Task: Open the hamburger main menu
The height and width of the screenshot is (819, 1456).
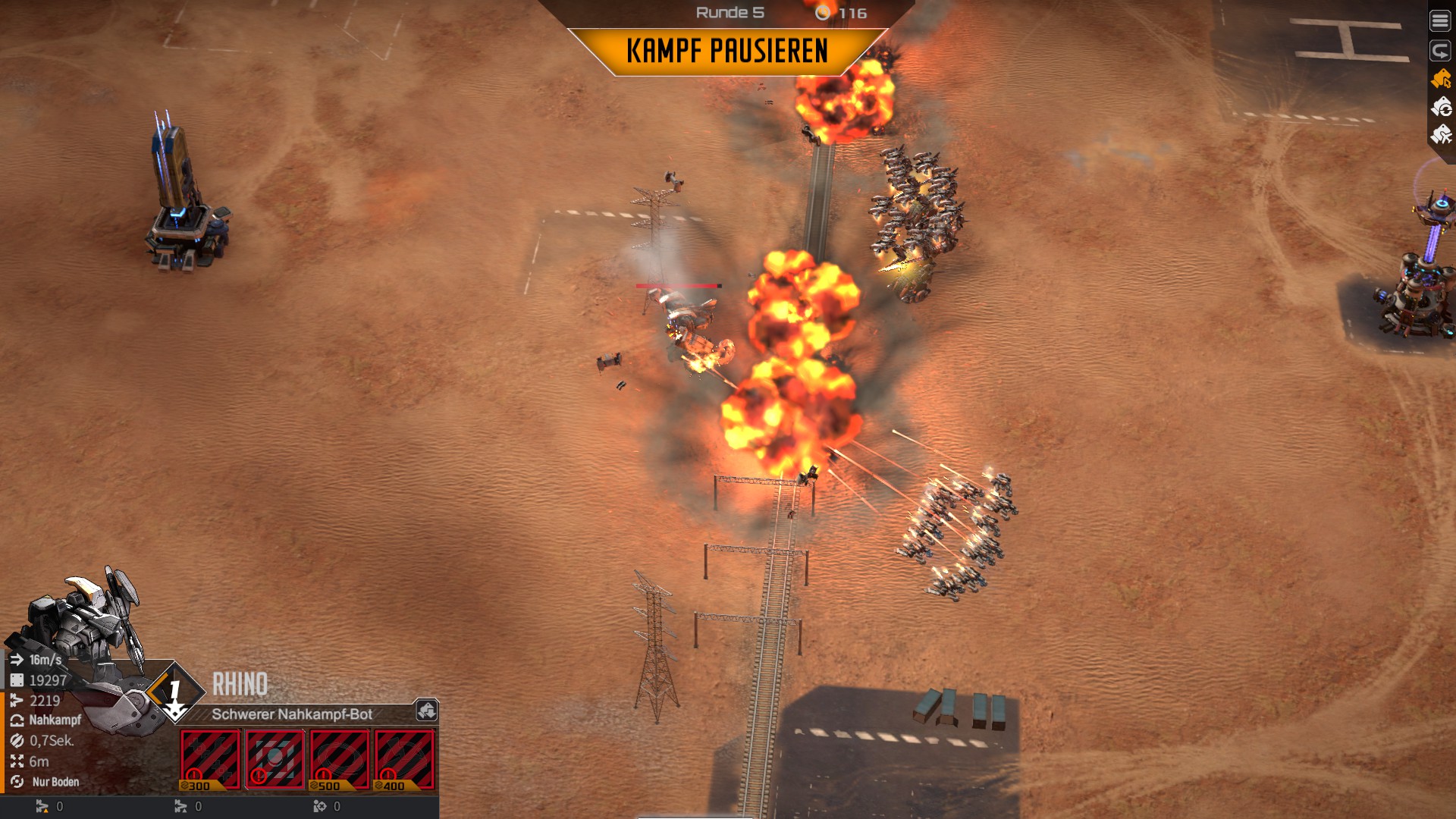Action: click(x=1439, y=21)
